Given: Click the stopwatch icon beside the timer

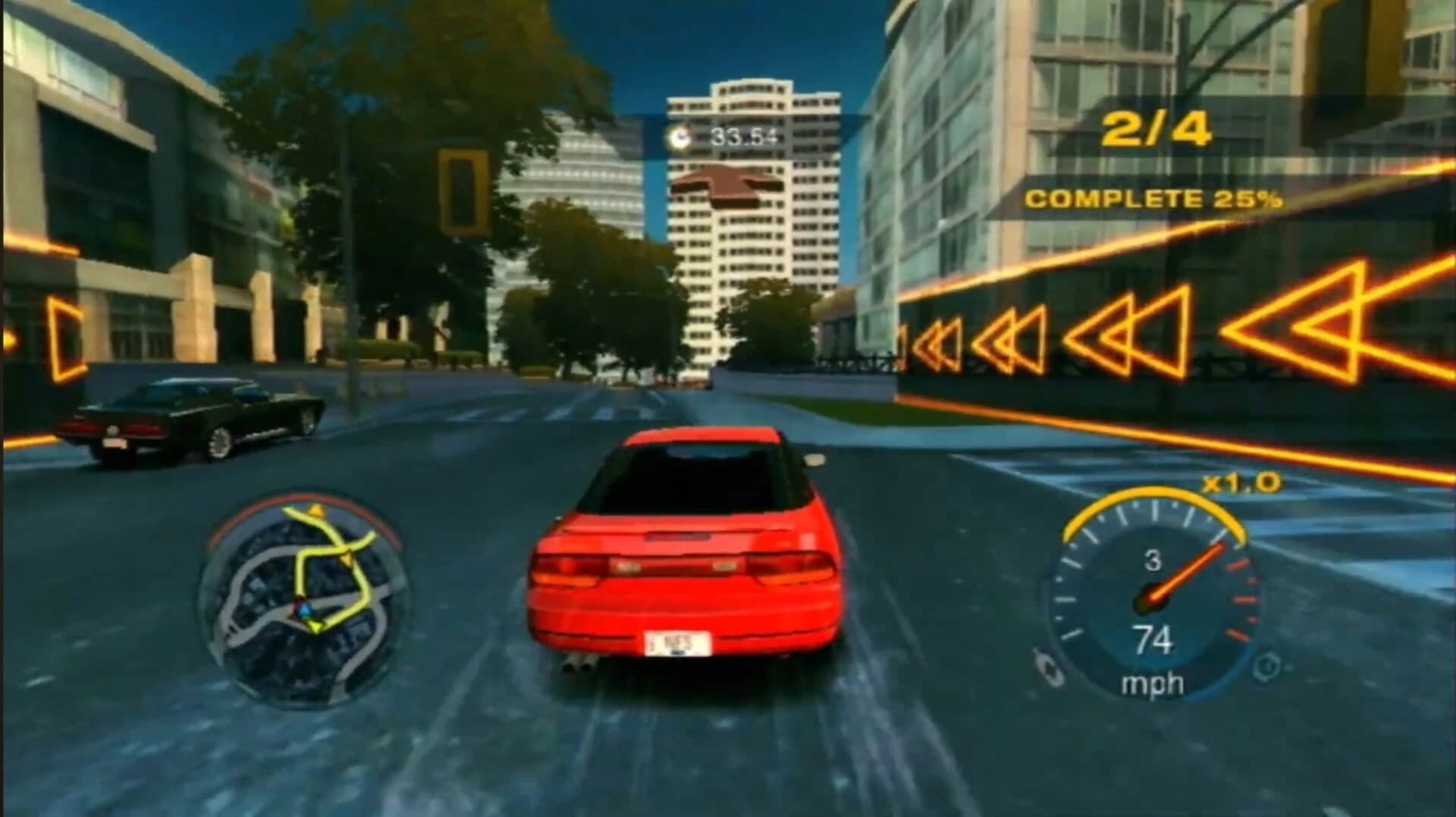Looking at the screenshot, I should click(680, 137).
